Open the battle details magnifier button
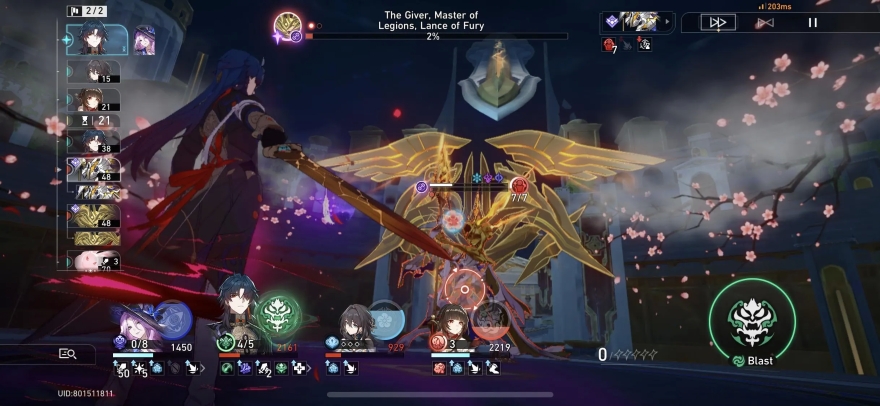Viewport: 880px width, 406px height. (67, 353)
